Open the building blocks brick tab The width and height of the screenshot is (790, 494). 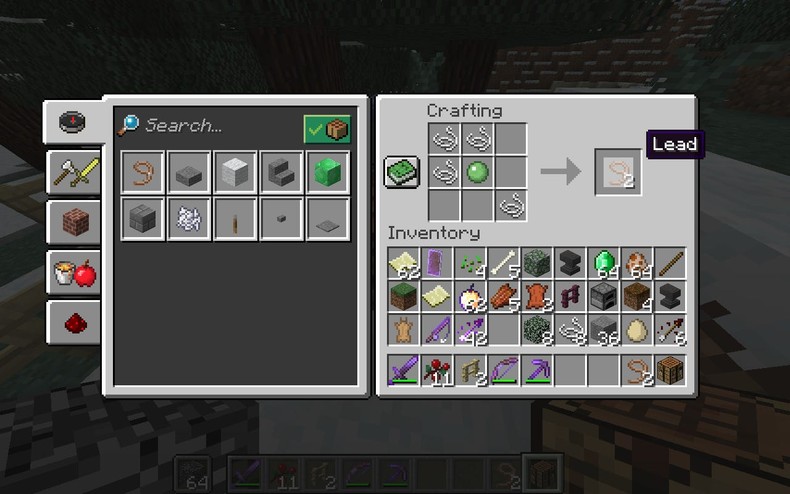(x=73, y=222)
